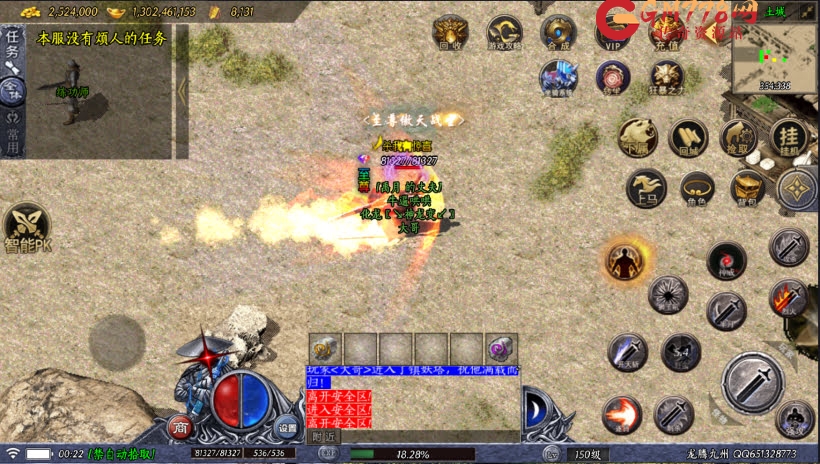
Task: Open the 游戏攻略 game guide
Action: click(504, 31)
